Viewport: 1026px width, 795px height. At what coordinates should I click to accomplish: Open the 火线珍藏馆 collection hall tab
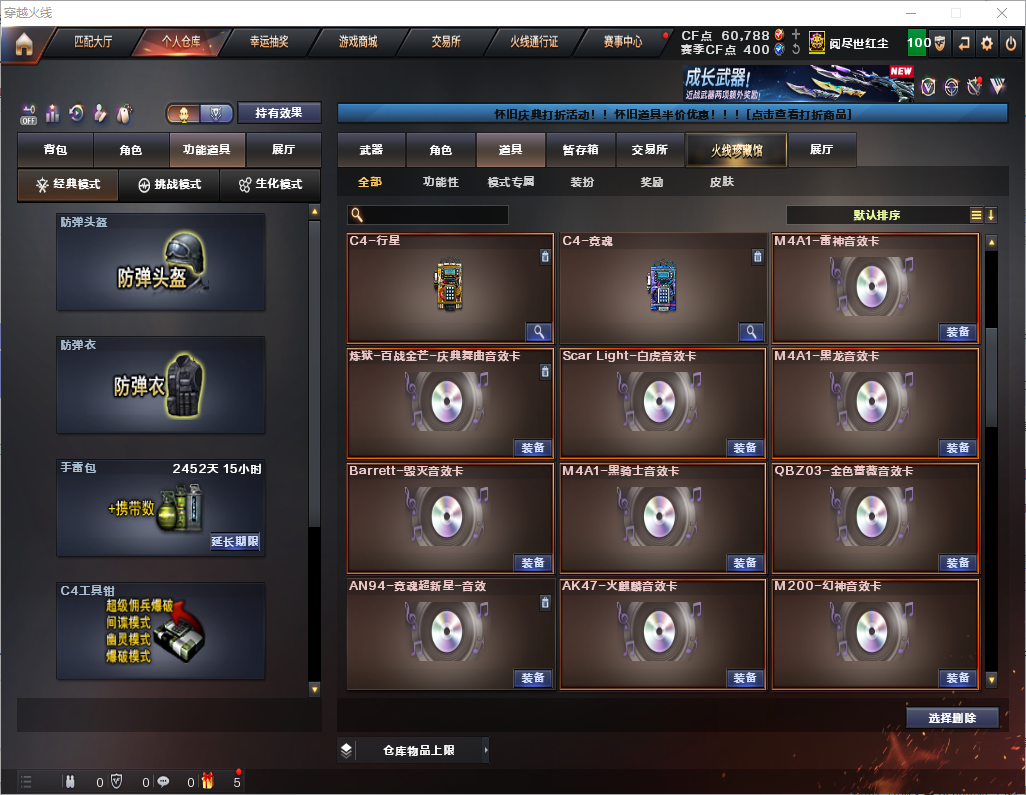click(x=736, y=150)
